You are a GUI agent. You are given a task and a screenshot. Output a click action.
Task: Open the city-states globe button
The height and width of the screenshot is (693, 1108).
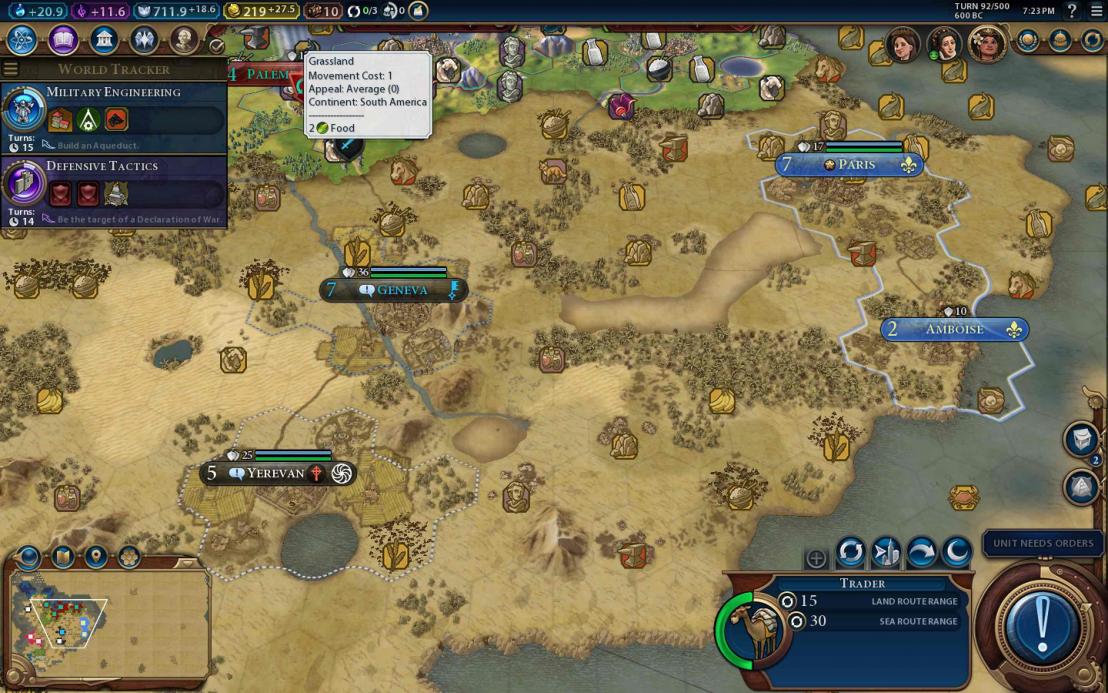1027,41
